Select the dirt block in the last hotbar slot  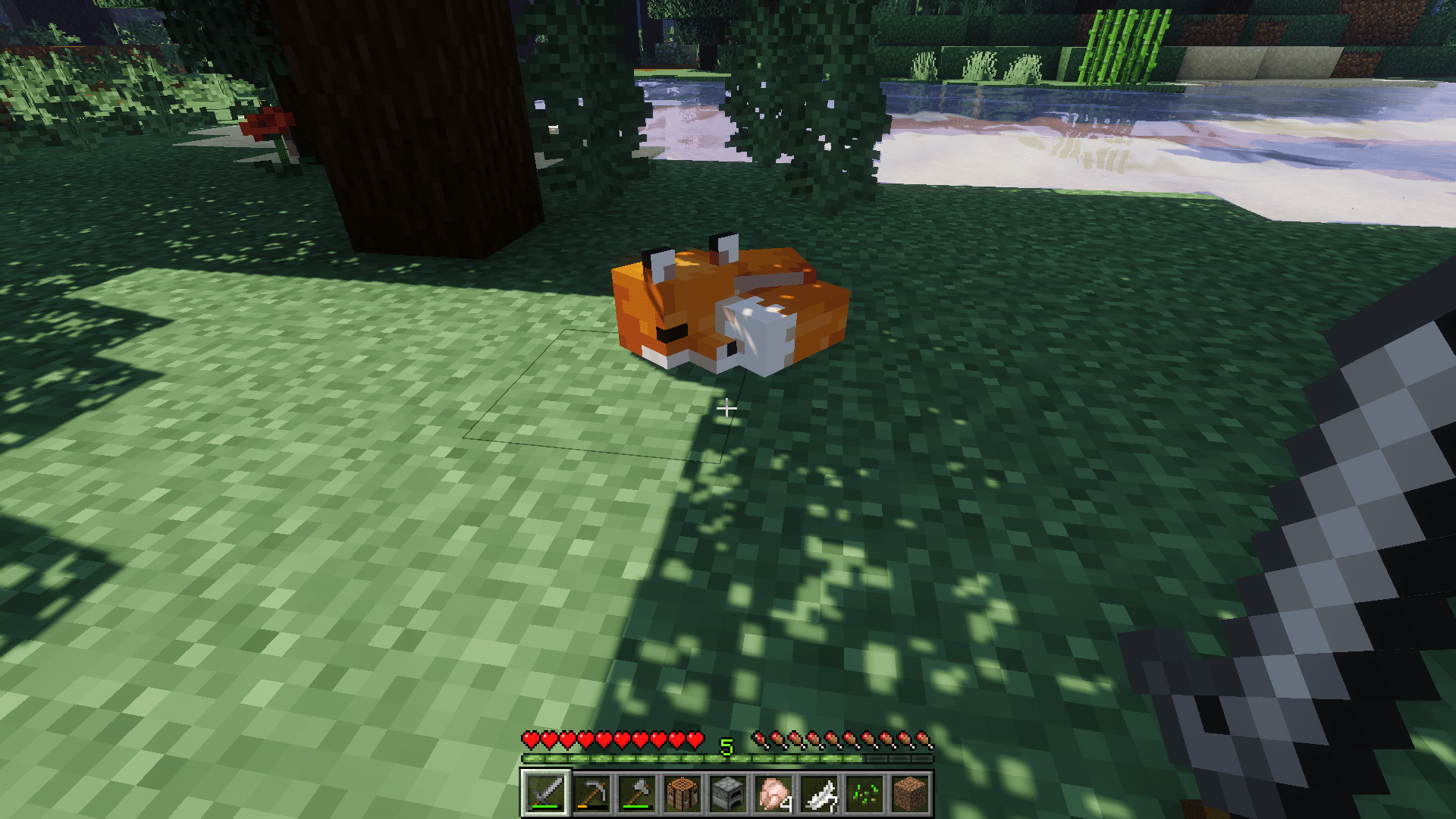pyautogui.click(x=910, y=793)
